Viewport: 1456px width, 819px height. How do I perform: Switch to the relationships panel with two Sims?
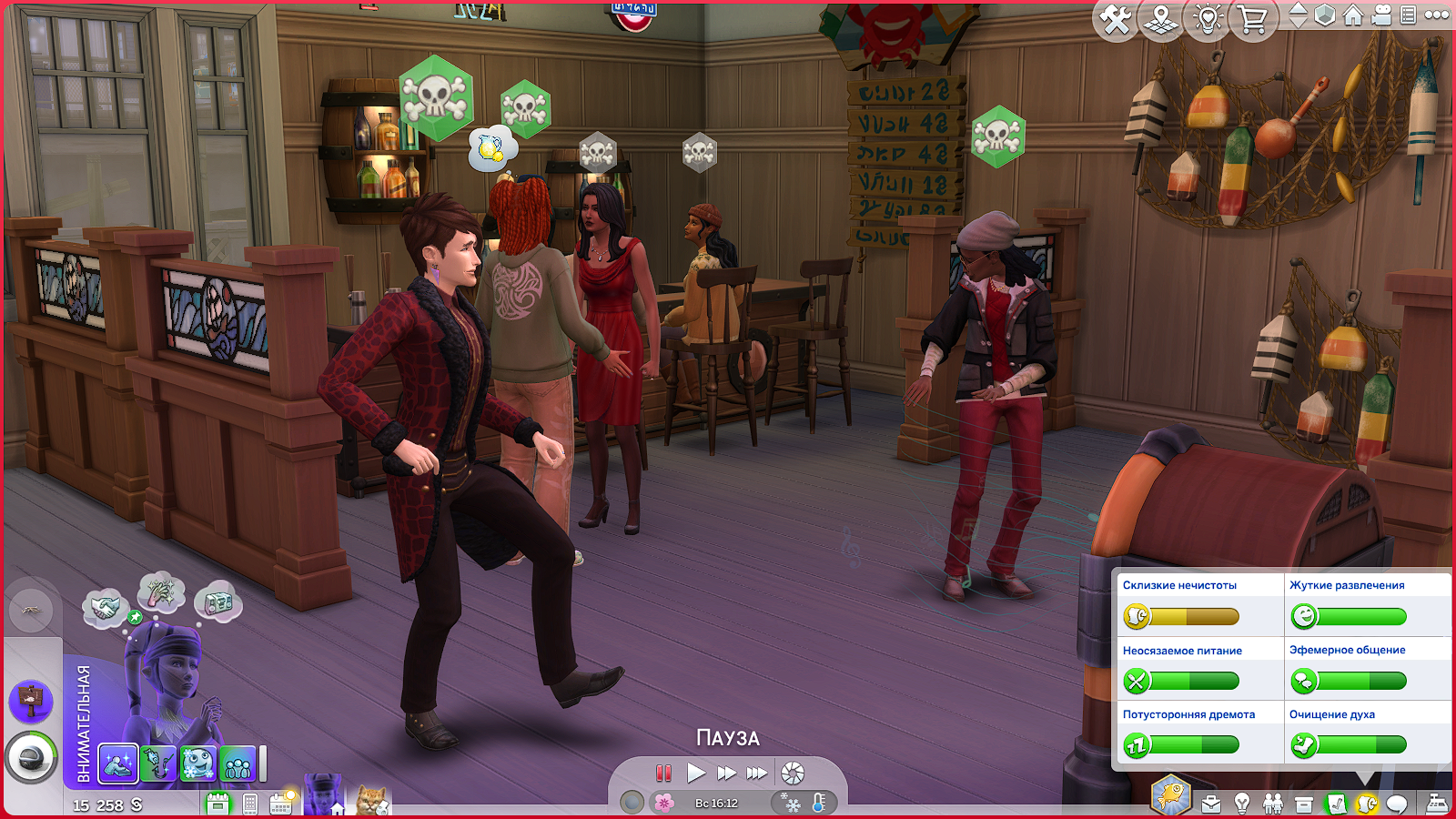pyautogui.click(x=1273, y=804)
